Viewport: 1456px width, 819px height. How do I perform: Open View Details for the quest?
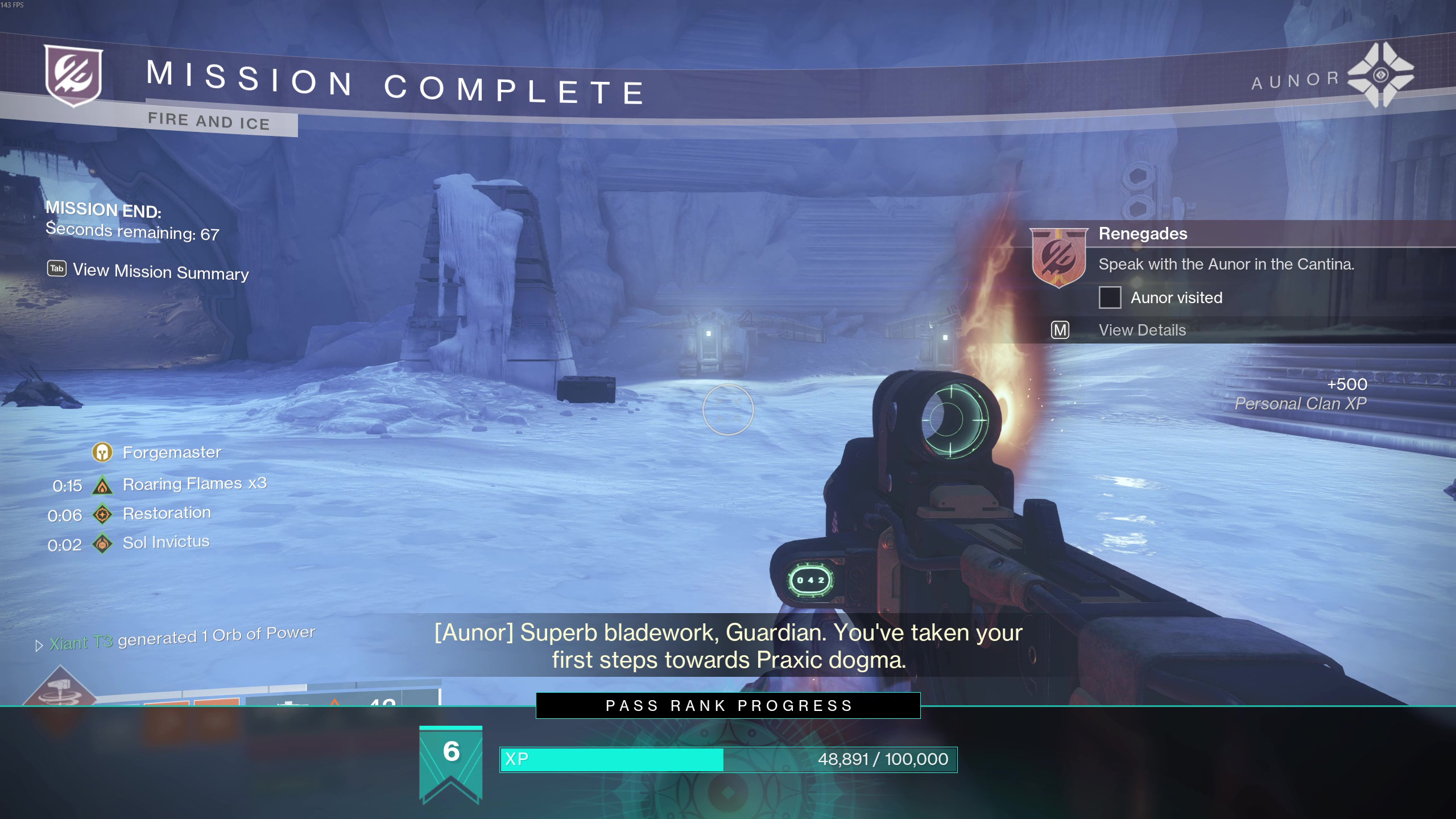(x=1142, y=330)
